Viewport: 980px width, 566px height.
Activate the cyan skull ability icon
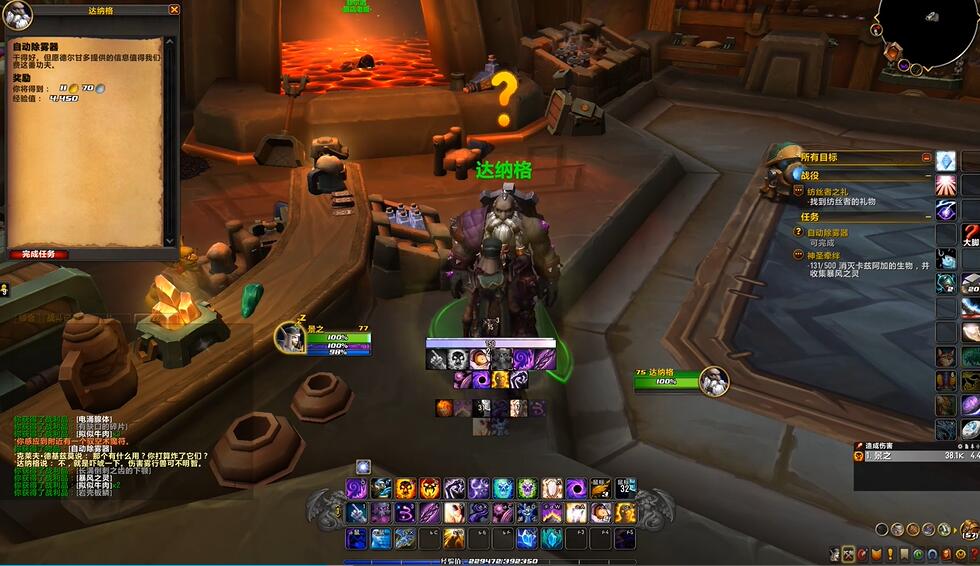pos(503,488)
